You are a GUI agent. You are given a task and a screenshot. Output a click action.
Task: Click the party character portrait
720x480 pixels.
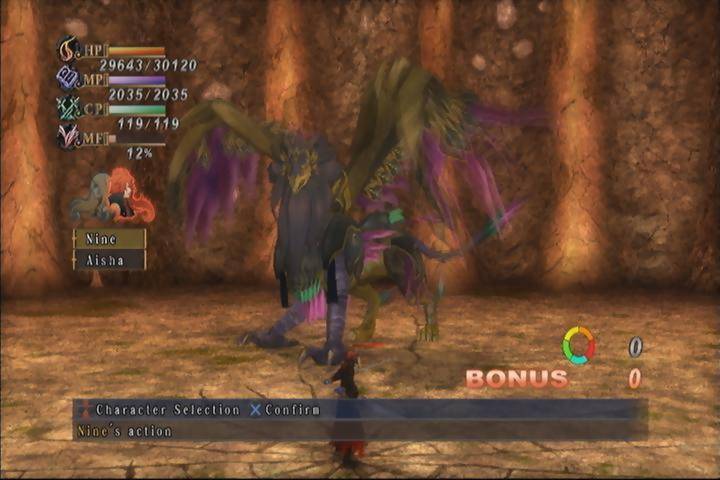coord(111,197)
